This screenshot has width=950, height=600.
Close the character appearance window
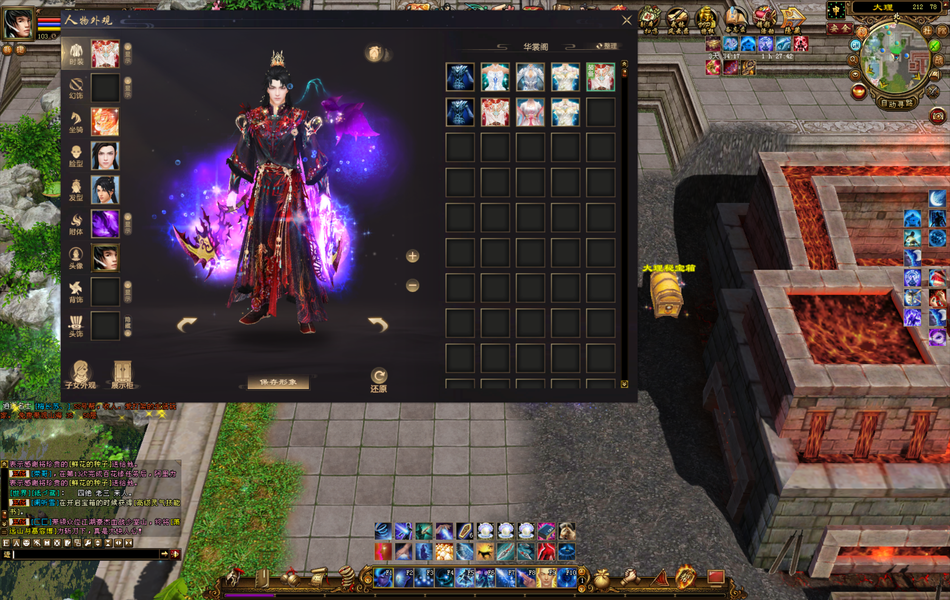pos(627,19)
